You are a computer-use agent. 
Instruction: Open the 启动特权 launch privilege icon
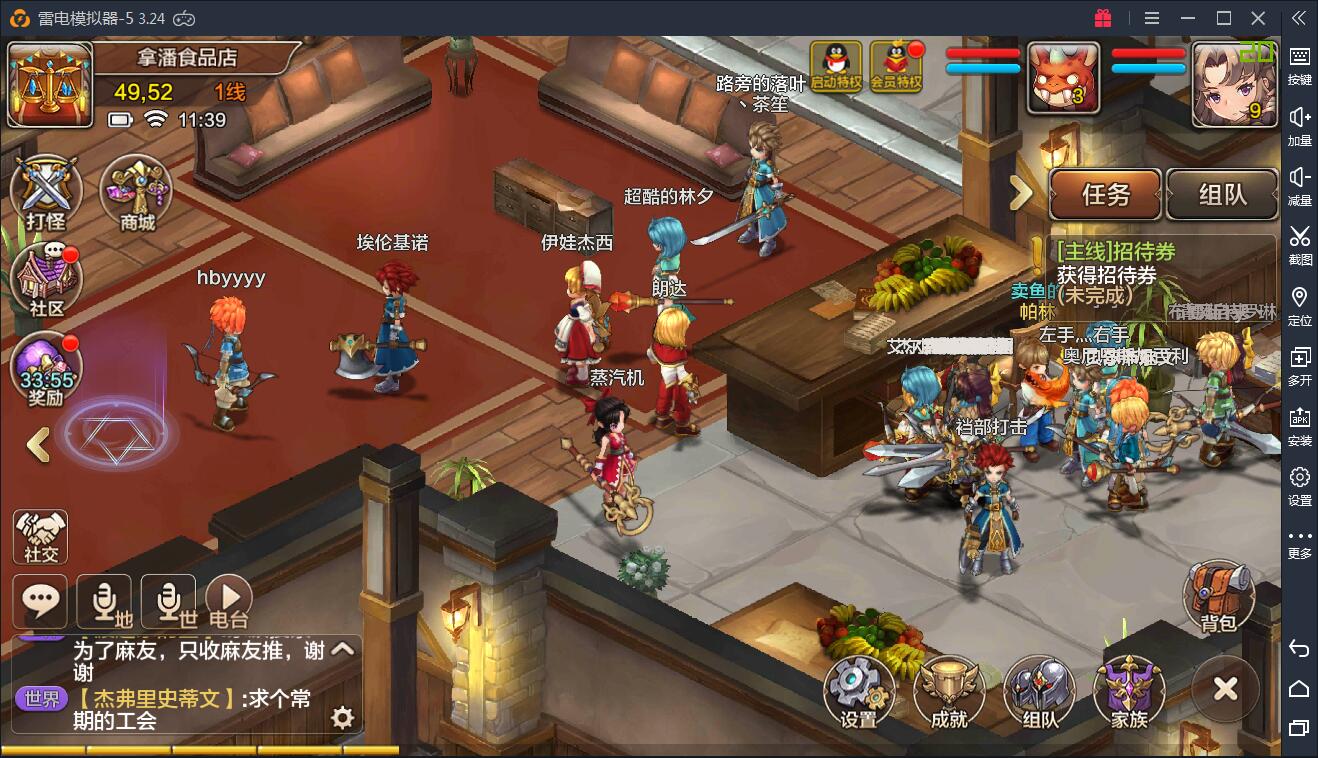(836, 68)
